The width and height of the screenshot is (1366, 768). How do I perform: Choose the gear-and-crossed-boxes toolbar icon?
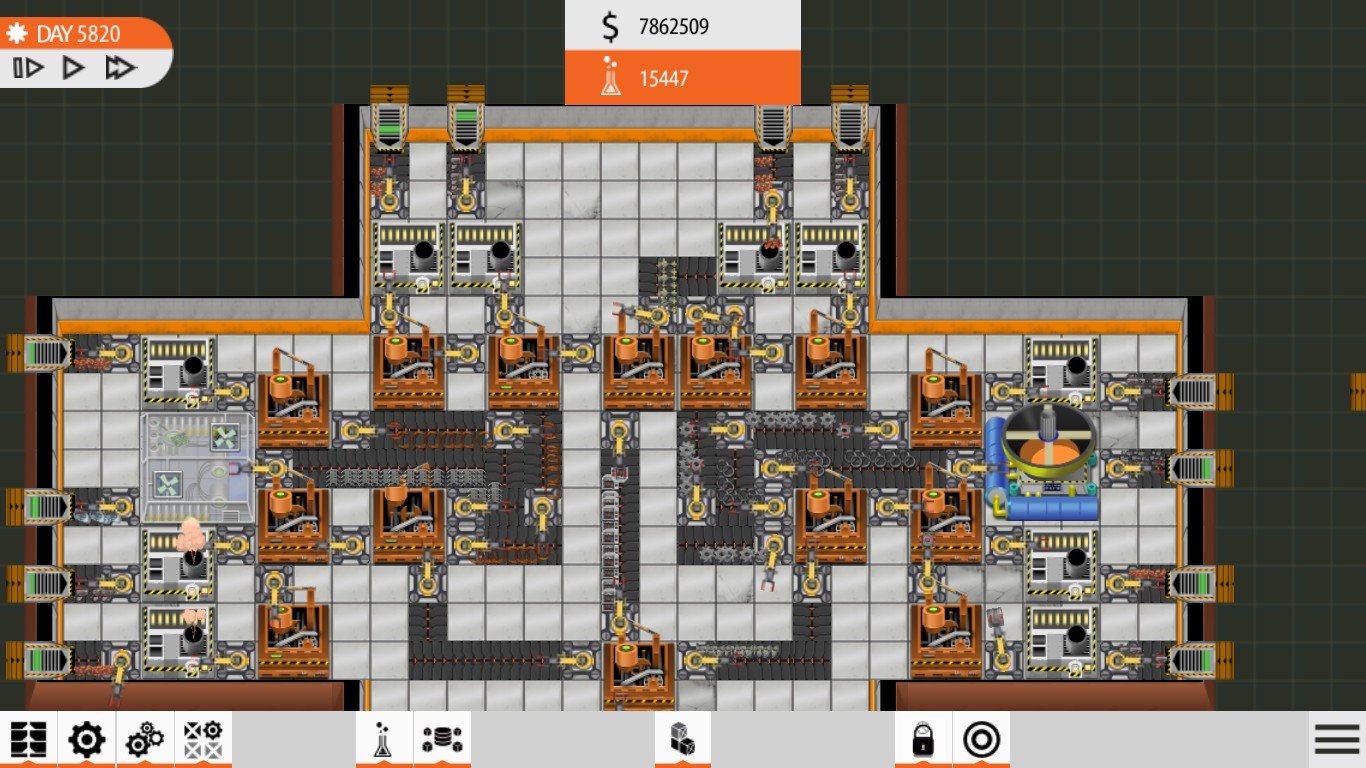pyautogui.click(x=203, y=740)
